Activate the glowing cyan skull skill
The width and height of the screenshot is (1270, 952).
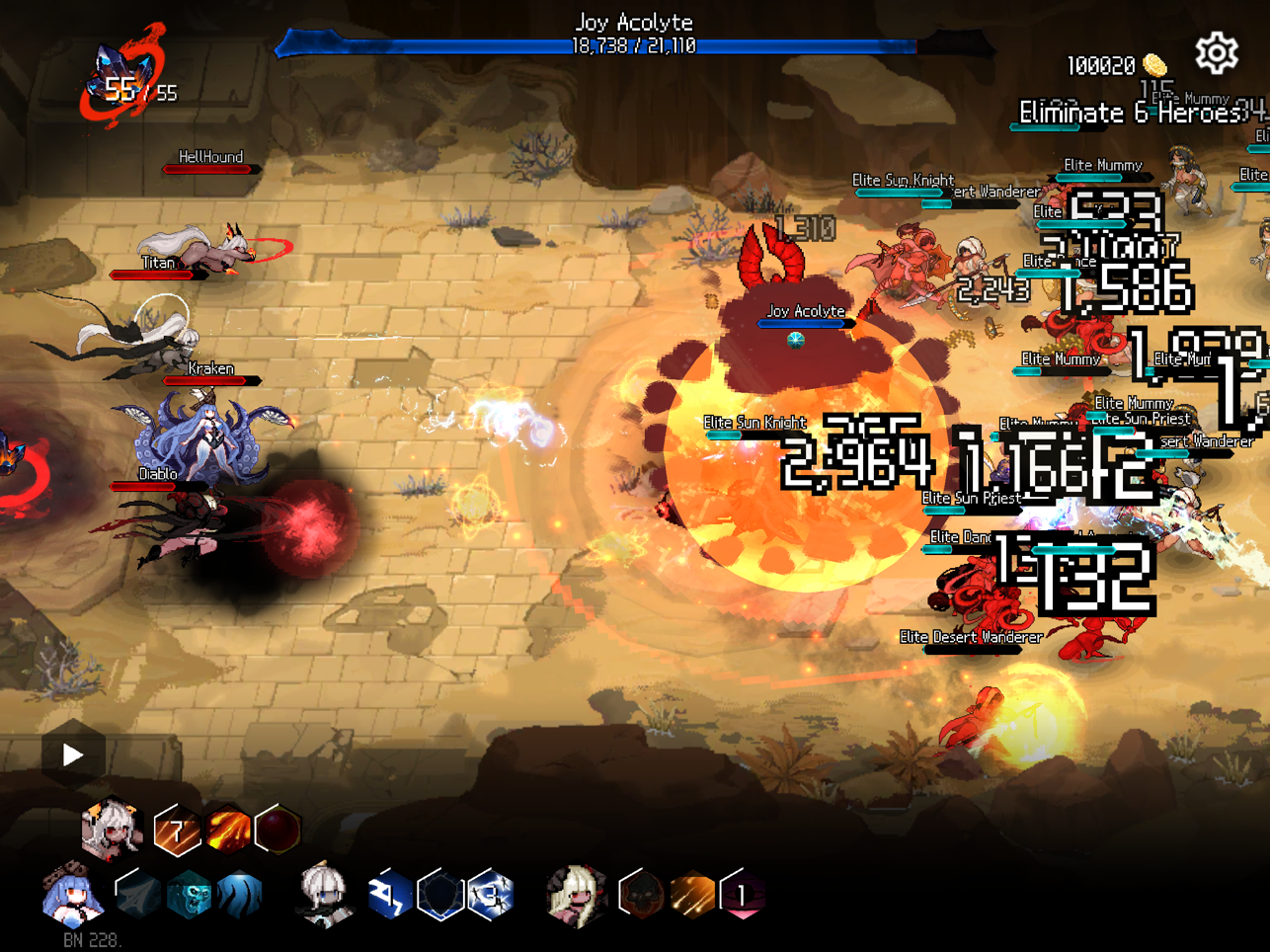click(189, 896)
